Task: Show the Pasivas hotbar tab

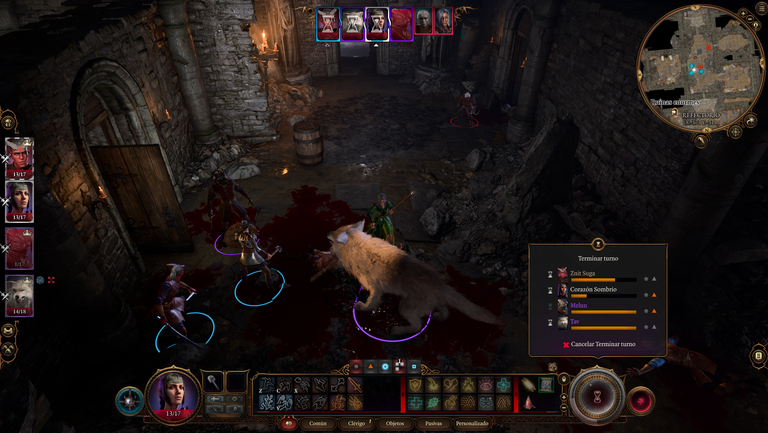Action: click(x=432, y=424)
